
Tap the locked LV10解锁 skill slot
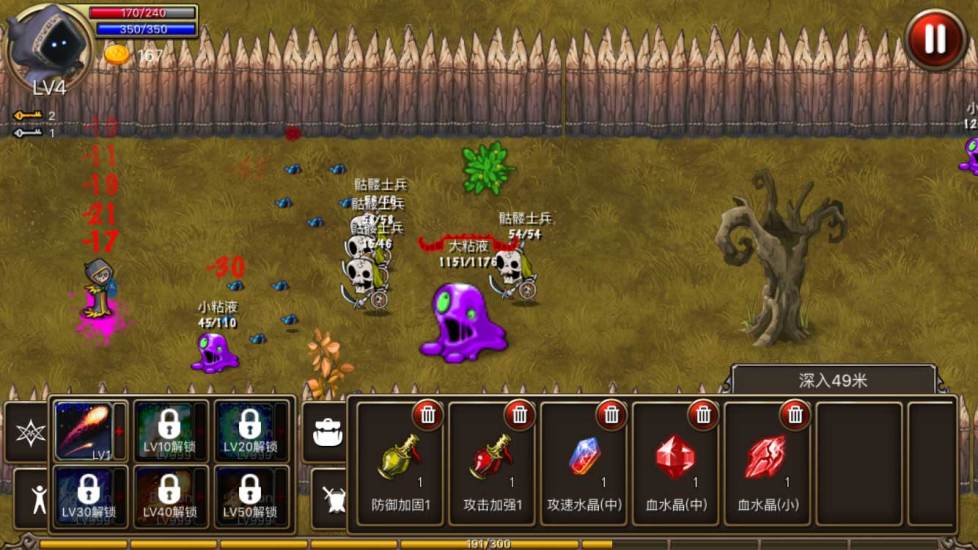pos(169,430)
